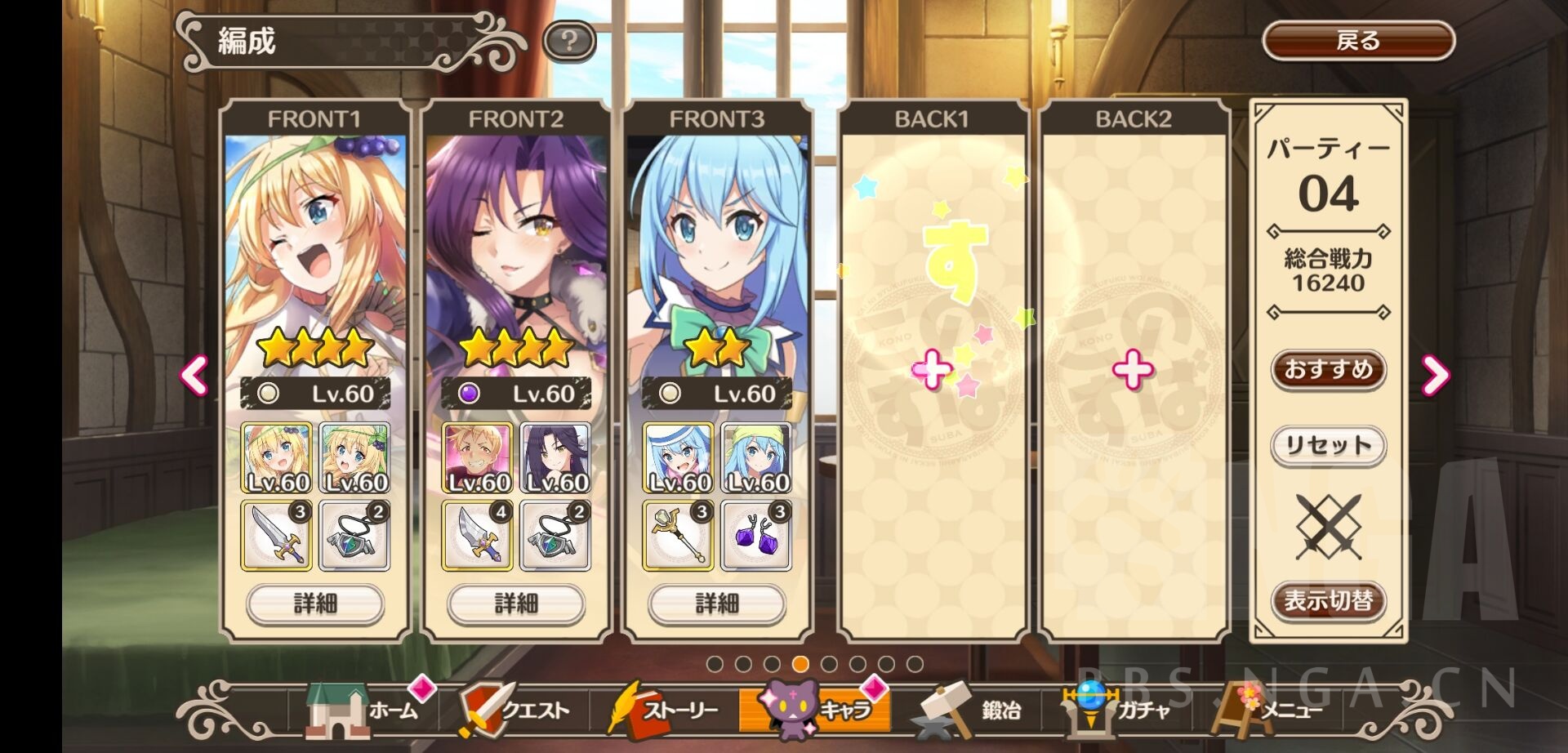Tap the おすすめ recommend button
This screenshot has height=753, width=1568.
pyautogui.click(x=1328, y=370)
